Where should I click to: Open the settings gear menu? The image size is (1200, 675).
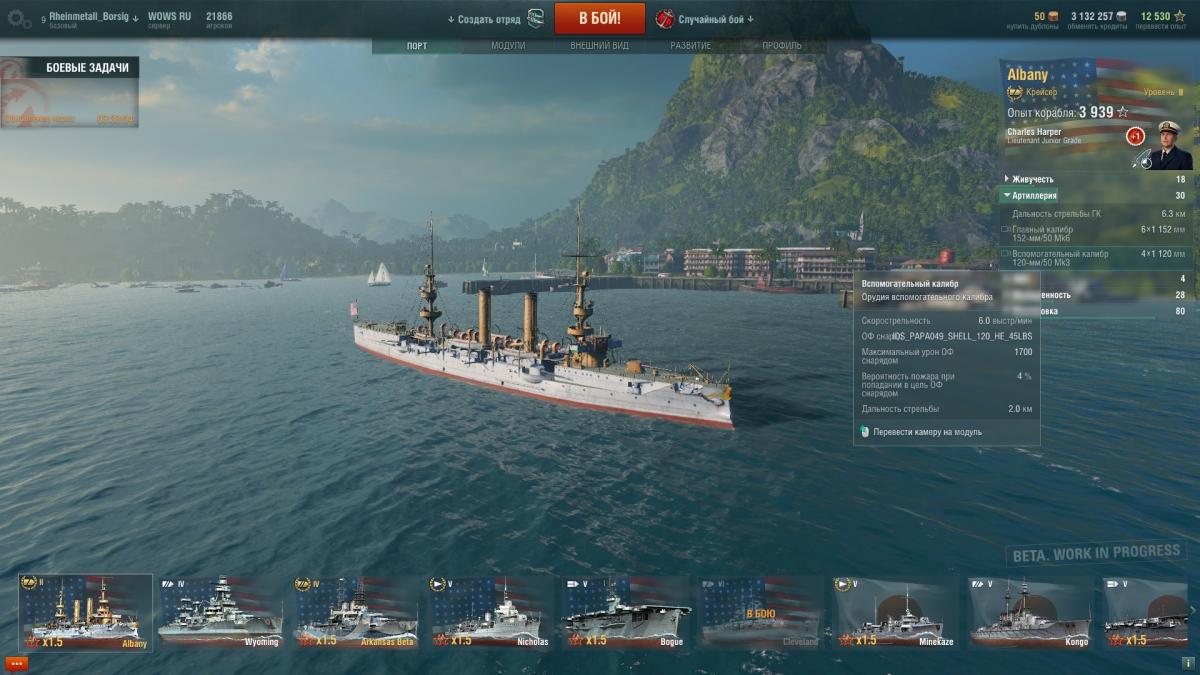pos(20,18)
